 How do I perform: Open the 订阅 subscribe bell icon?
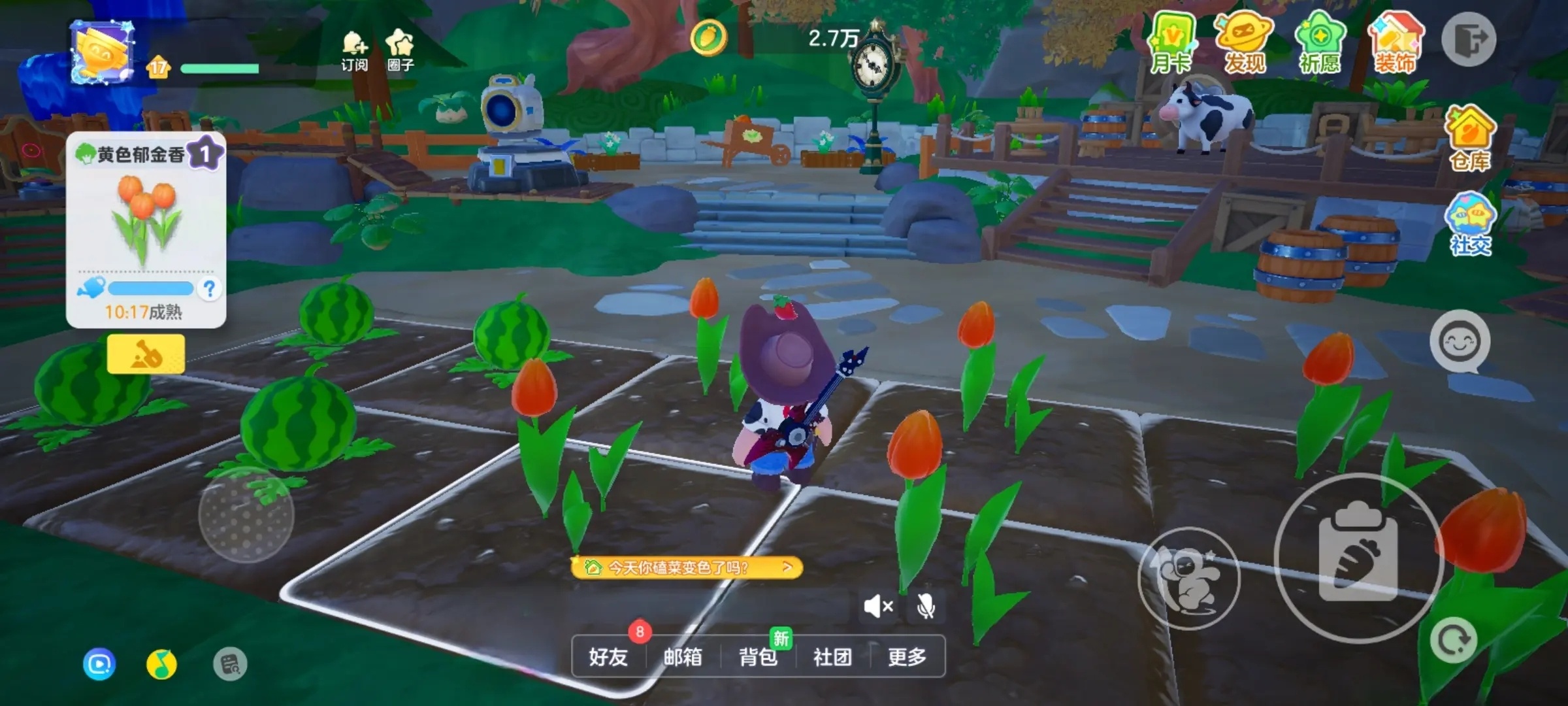pos(354,50)
